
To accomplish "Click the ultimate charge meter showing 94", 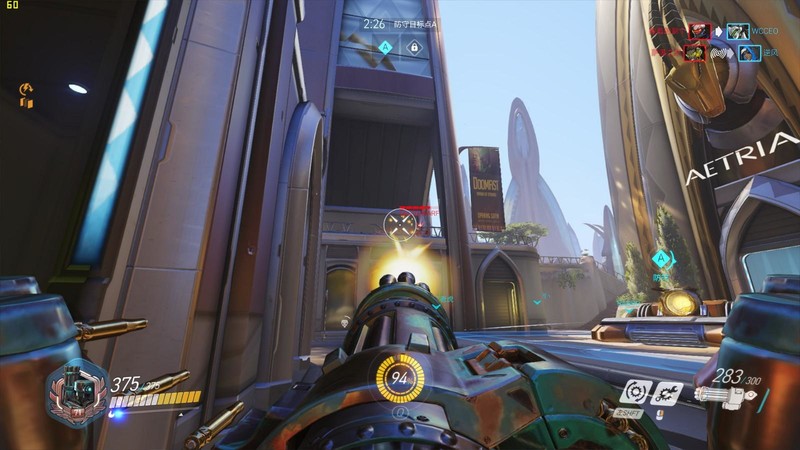I will point(399,378).
